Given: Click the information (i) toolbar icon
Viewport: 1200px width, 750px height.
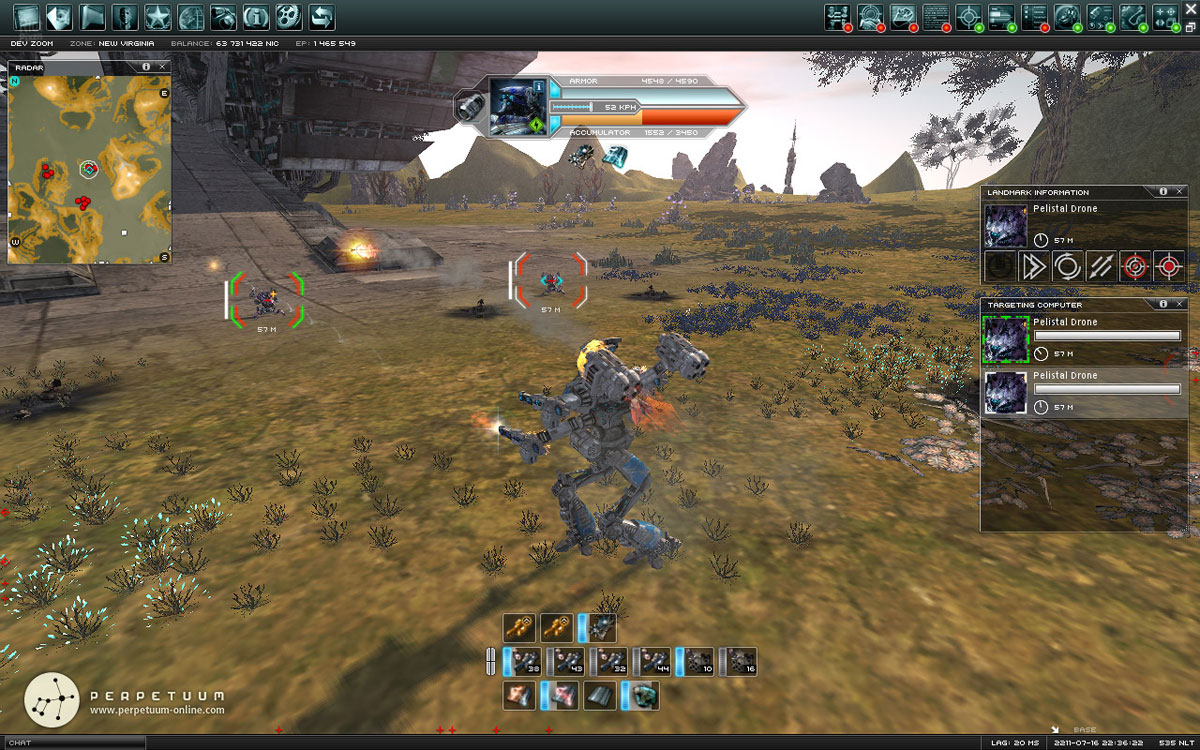Looking at the screenshot, I should coord(256,17).
